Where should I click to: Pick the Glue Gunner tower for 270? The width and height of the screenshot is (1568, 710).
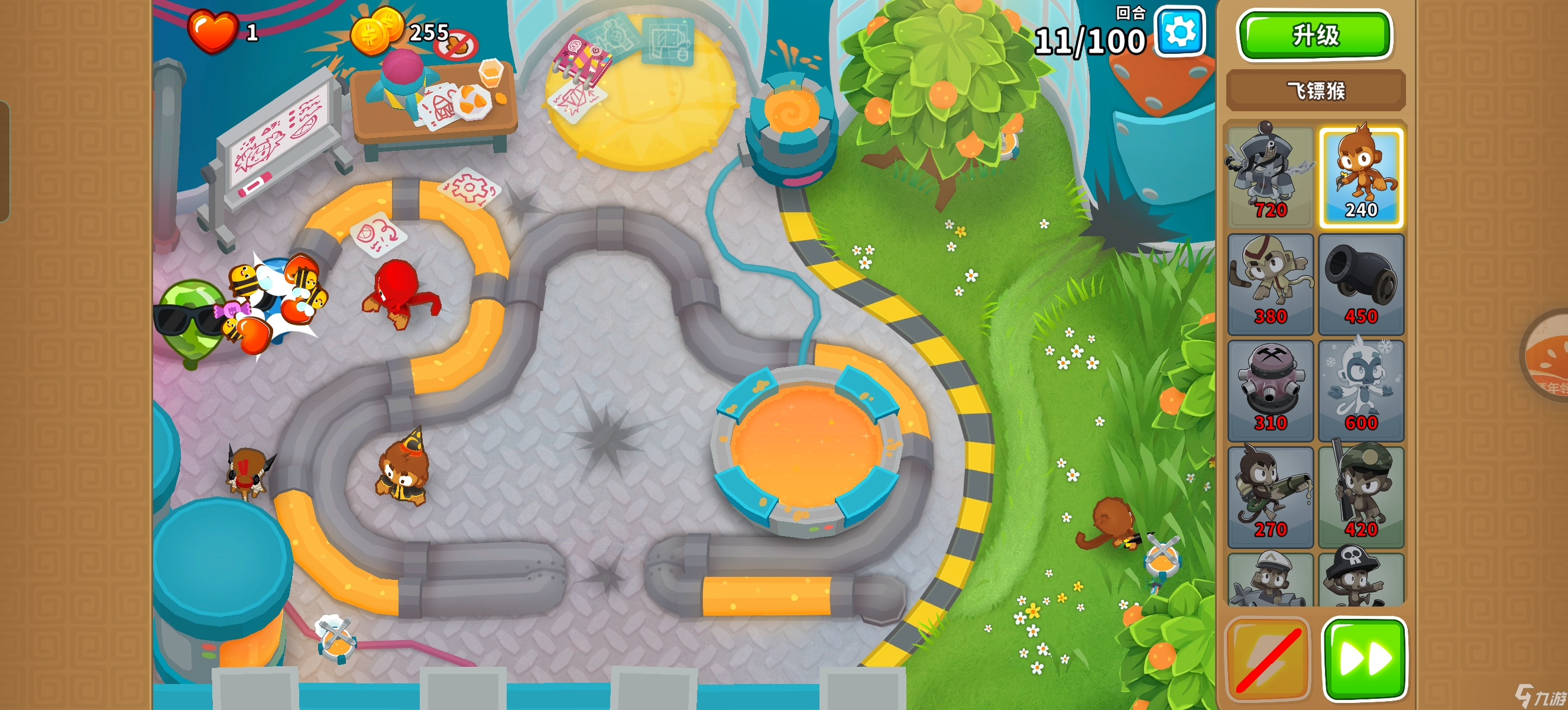[x=1270, y=497]
